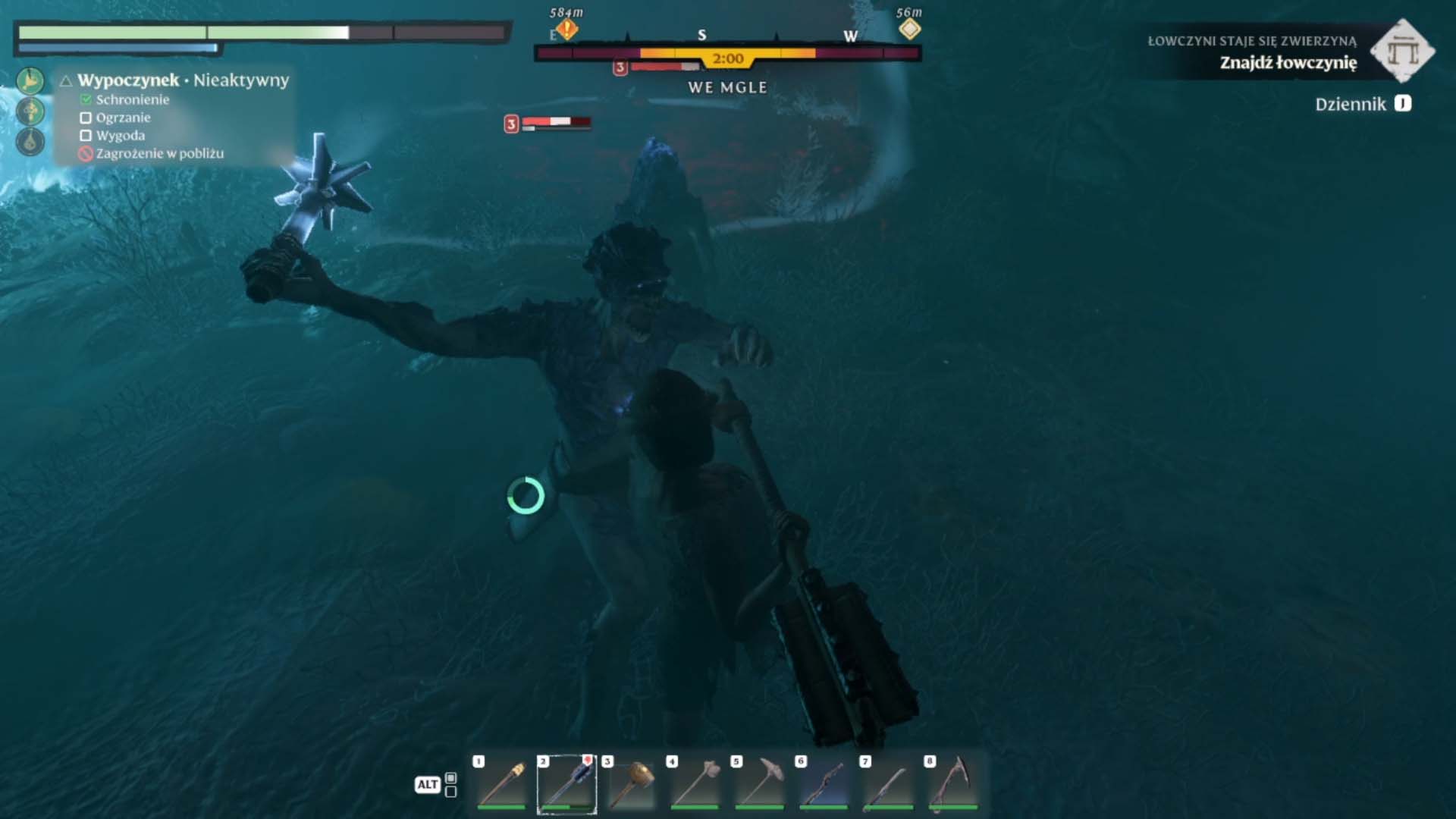Select the scythe in hotbar slot 8
Screen dimensions: 1456x819
[x=953, y=784]
